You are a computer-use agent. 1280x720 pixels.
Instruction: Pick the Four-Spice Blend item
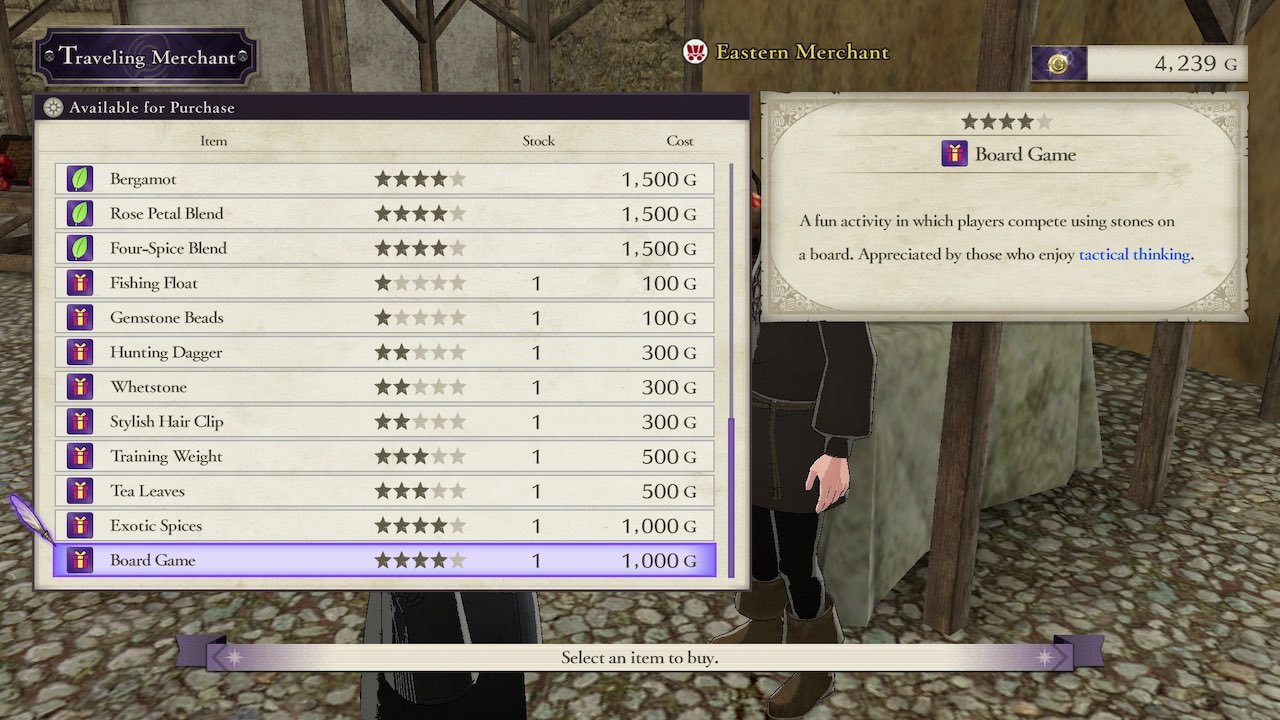pyautogui.click(x=384, y=248)
